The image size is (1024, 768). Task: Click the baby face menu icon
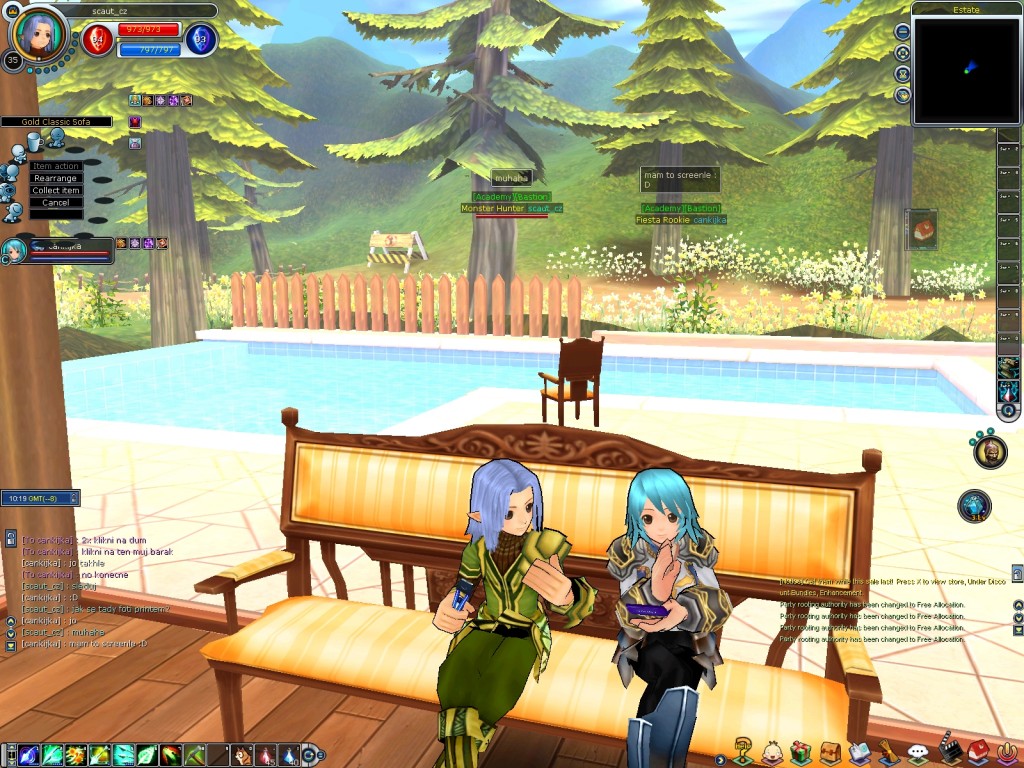(771, 752)
